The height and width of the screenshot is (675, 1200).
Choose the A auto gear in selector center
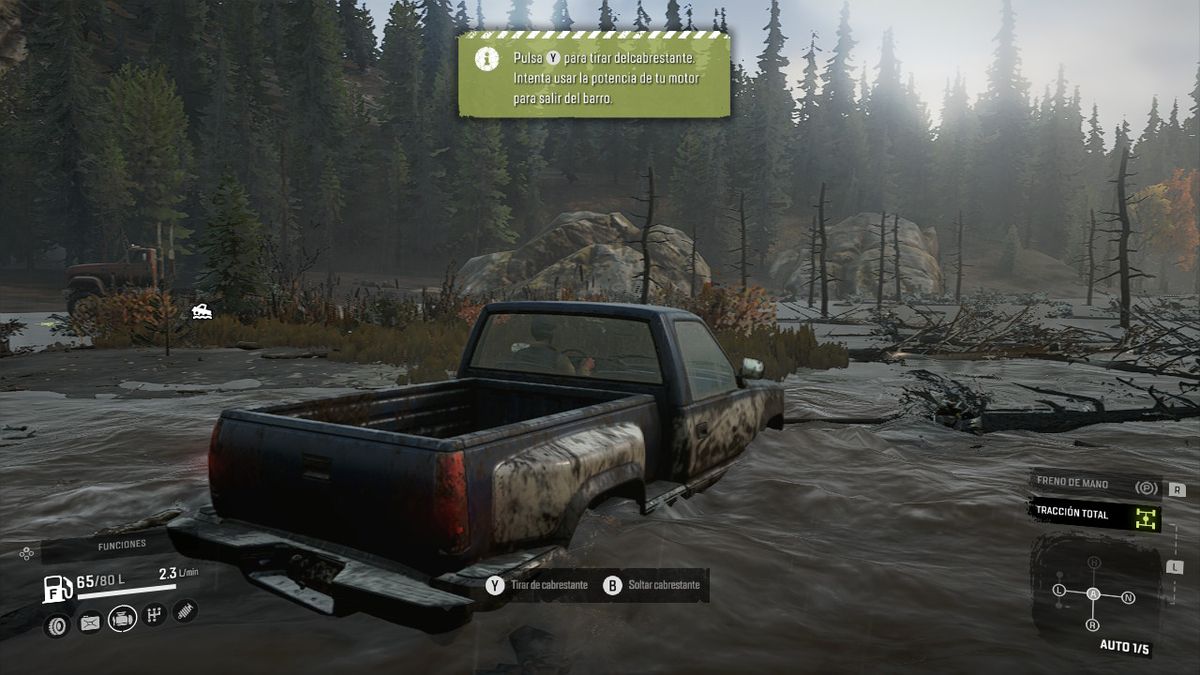tap(1093, 594)
